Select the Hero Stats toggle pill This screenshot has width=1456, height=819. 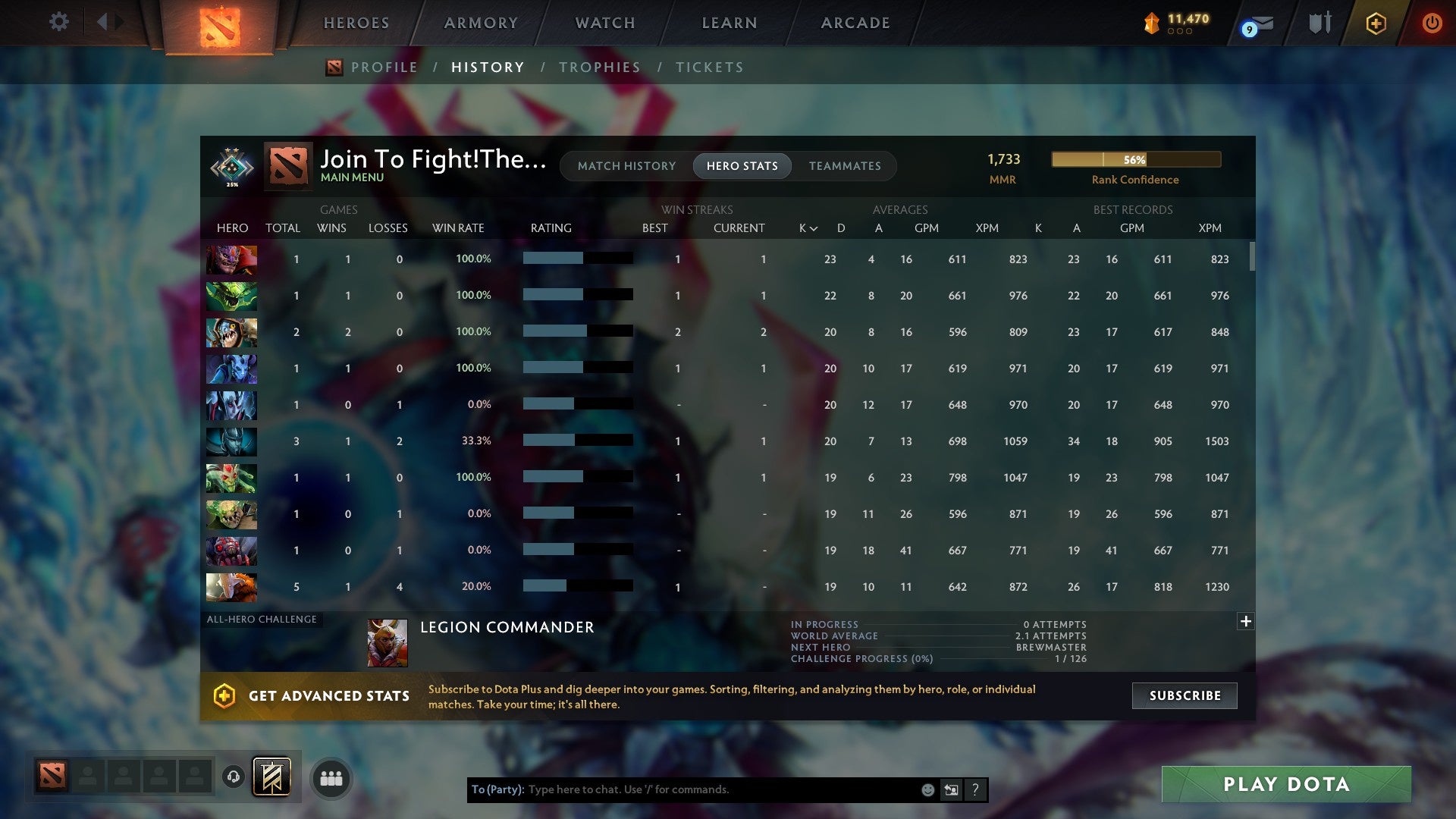pyautogui.click(x=742, y=165)
